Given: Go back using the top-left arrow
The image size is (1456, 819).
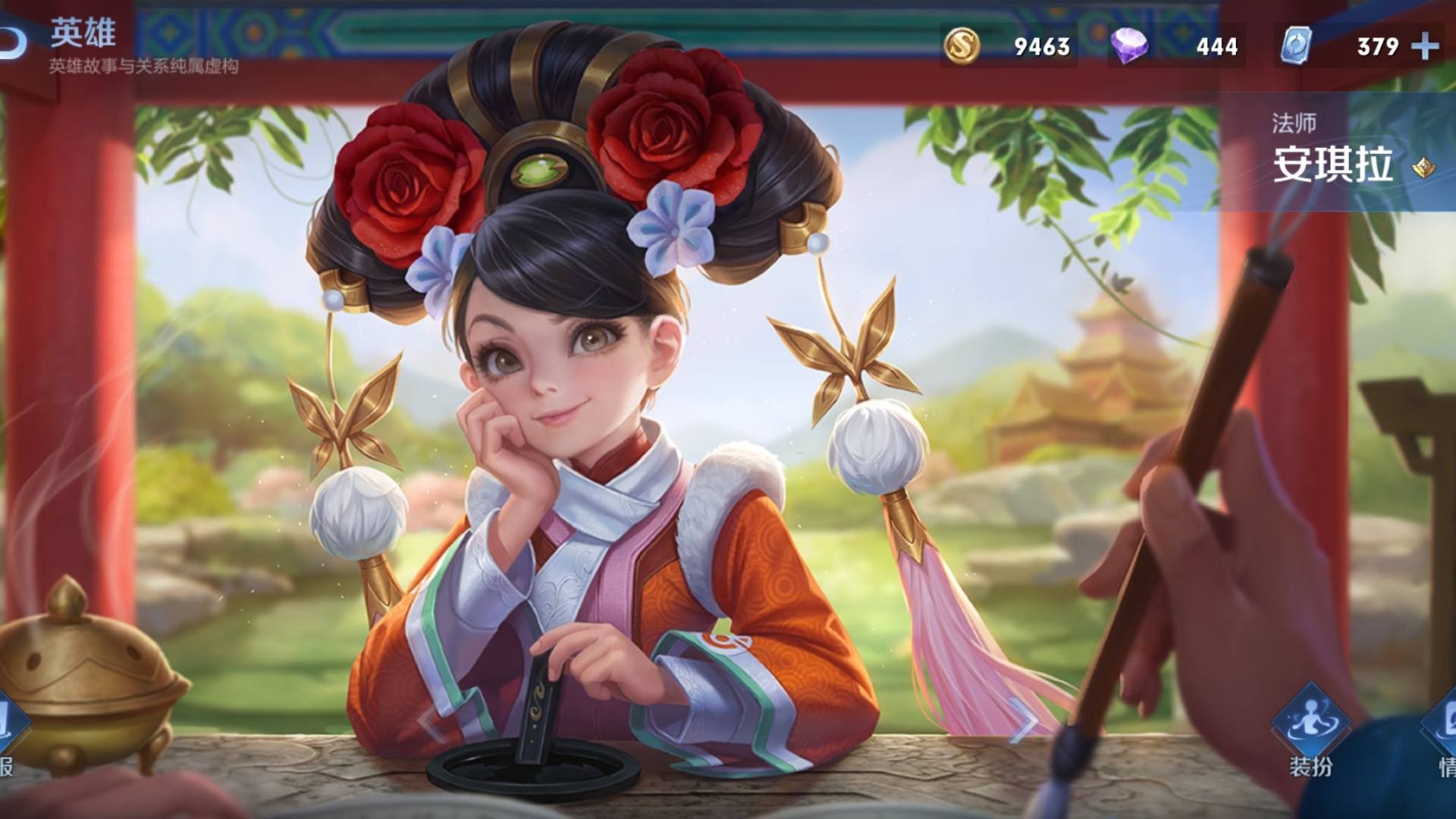Looking at the screenshot, I should click(x=12, y=44).
